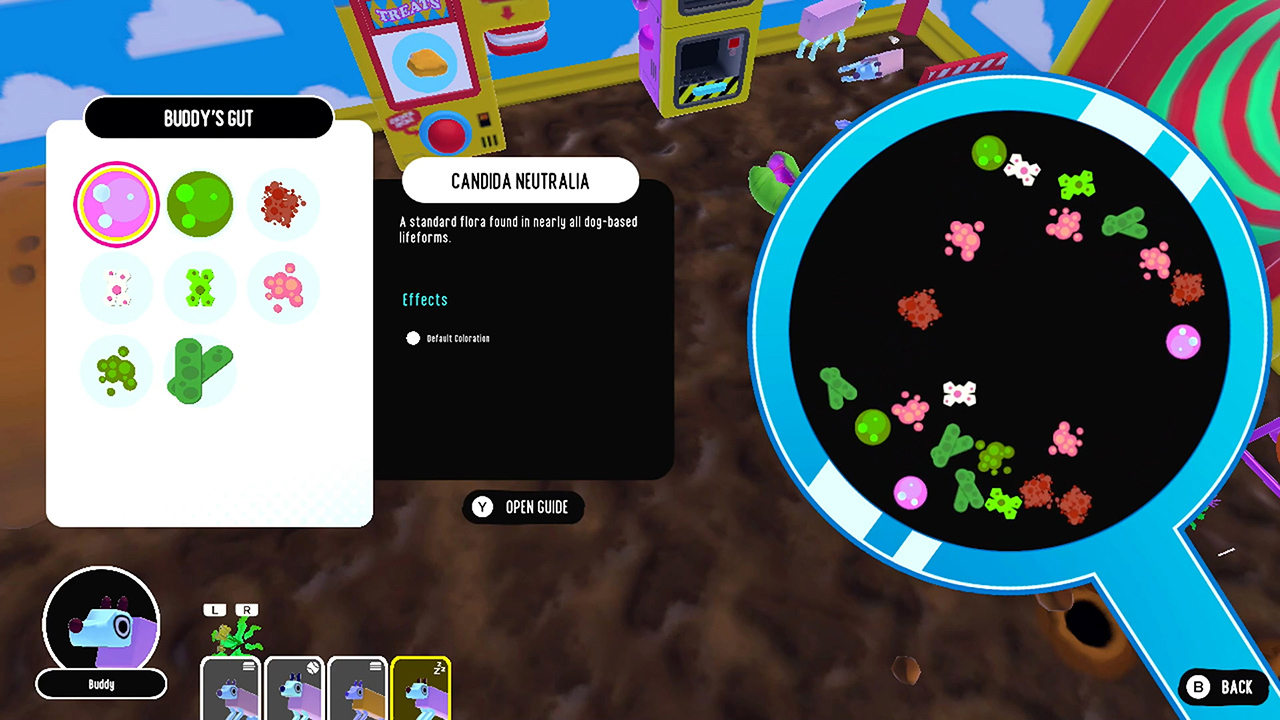
Task: Select the pink blobby flora icon
Action: coord(283,288)
